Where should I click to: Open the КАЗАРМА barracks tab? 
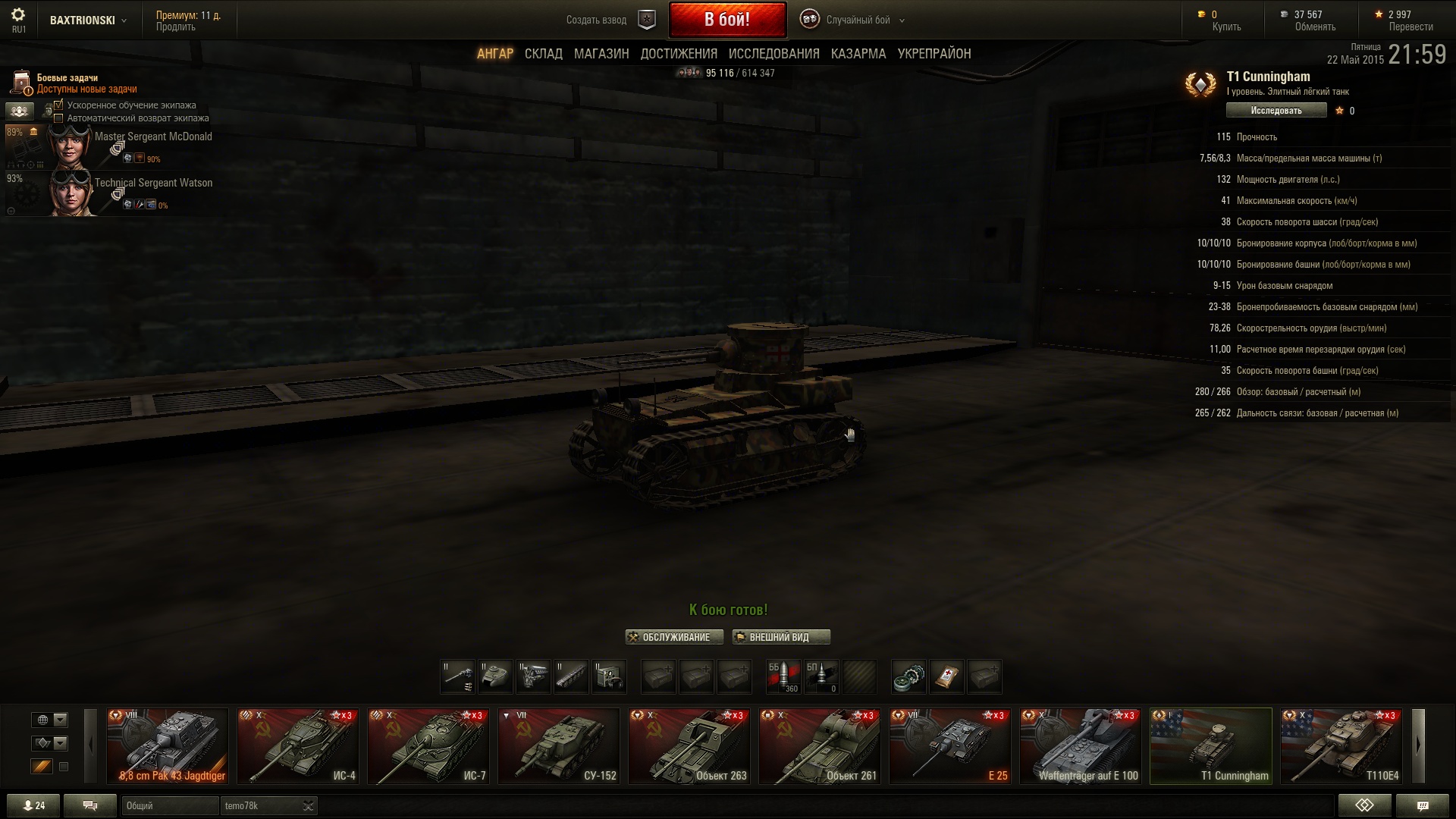coord(858,54)
